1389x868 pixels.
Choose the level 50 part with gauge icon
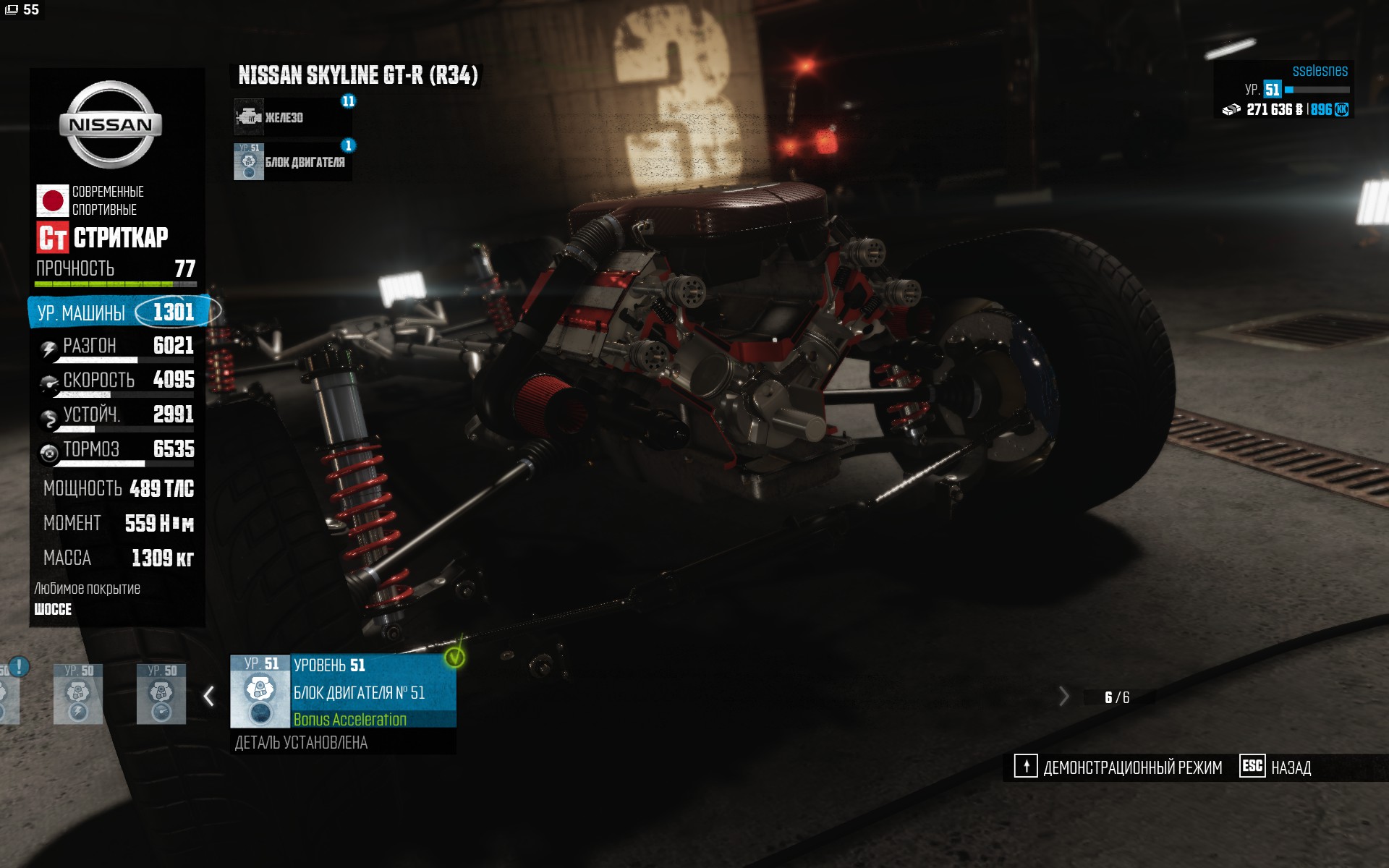(161, 694)
